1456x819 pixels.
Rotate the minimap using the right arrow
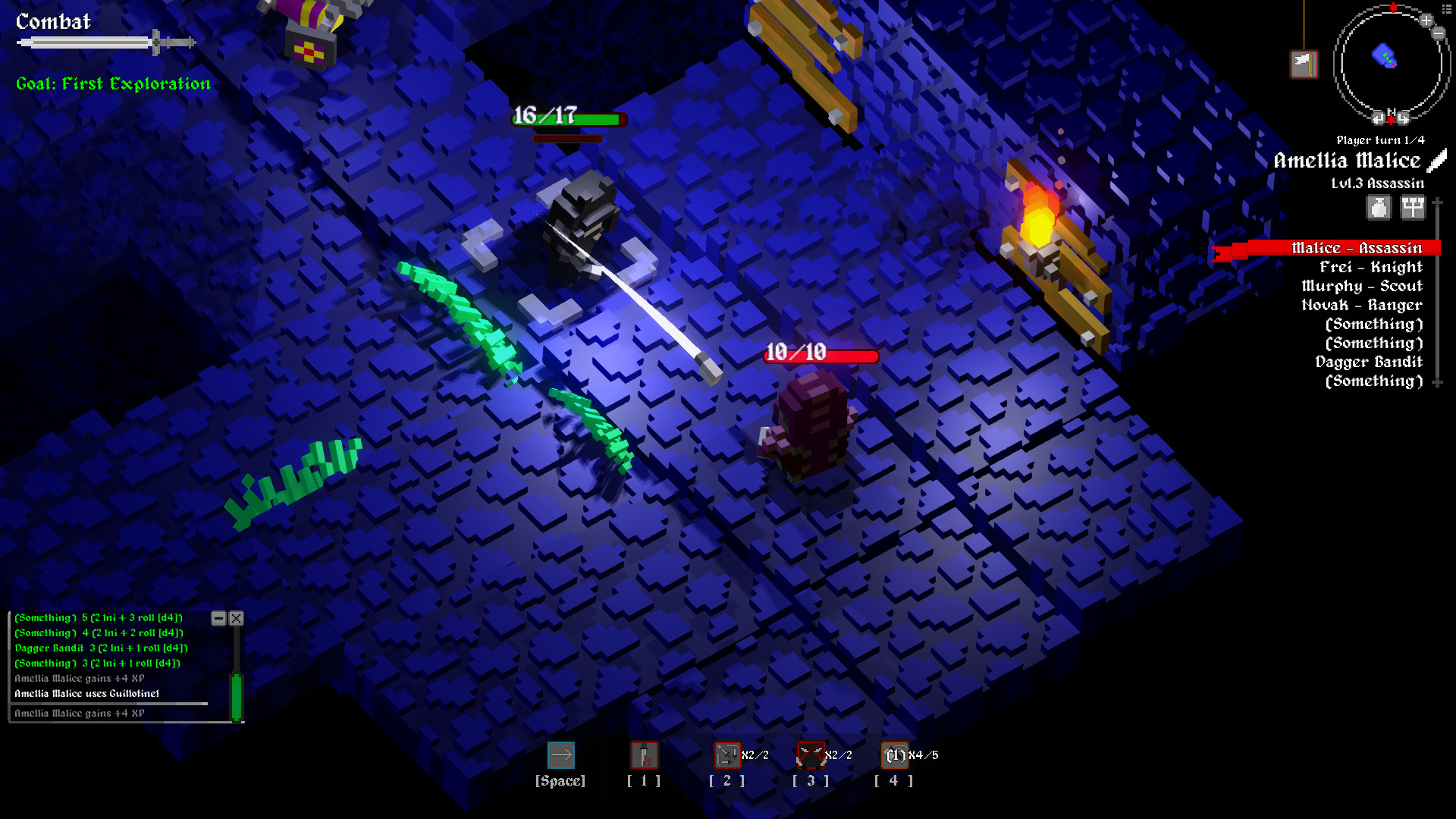point(1403,118)
